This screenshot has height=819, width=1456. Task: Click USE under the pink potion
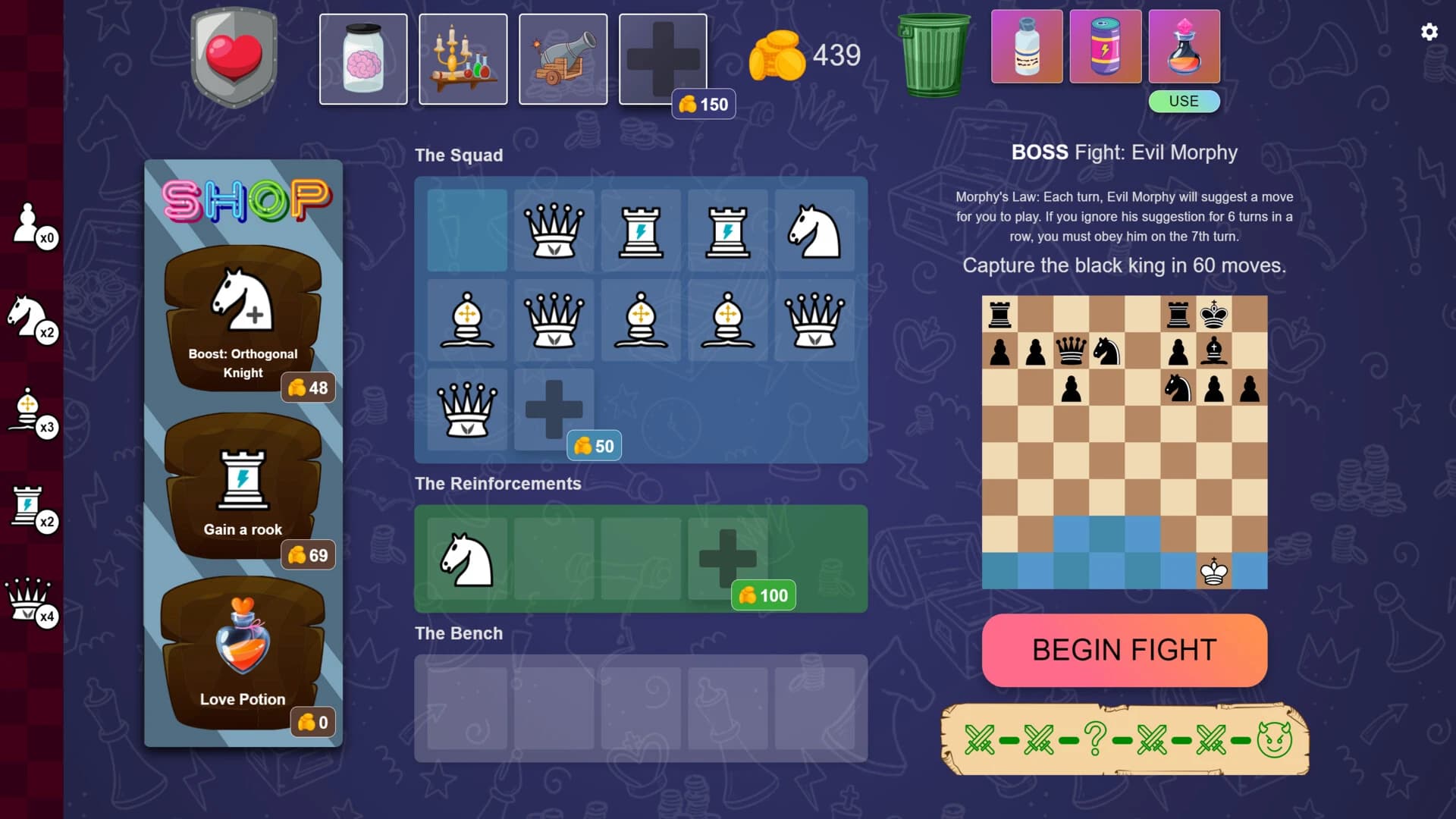tap(1184, 100)
